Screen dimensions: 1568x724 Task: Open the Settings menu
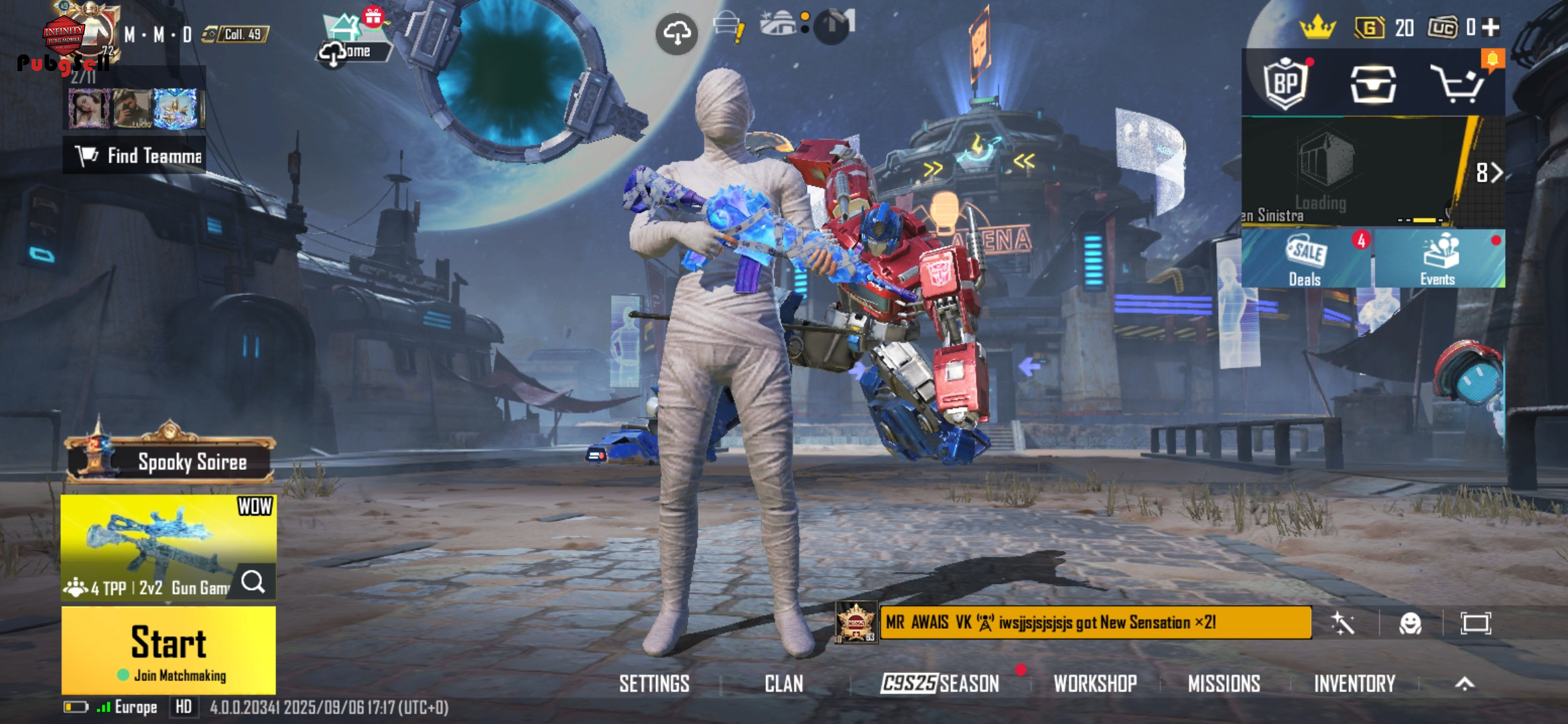(x=654, y=684)
